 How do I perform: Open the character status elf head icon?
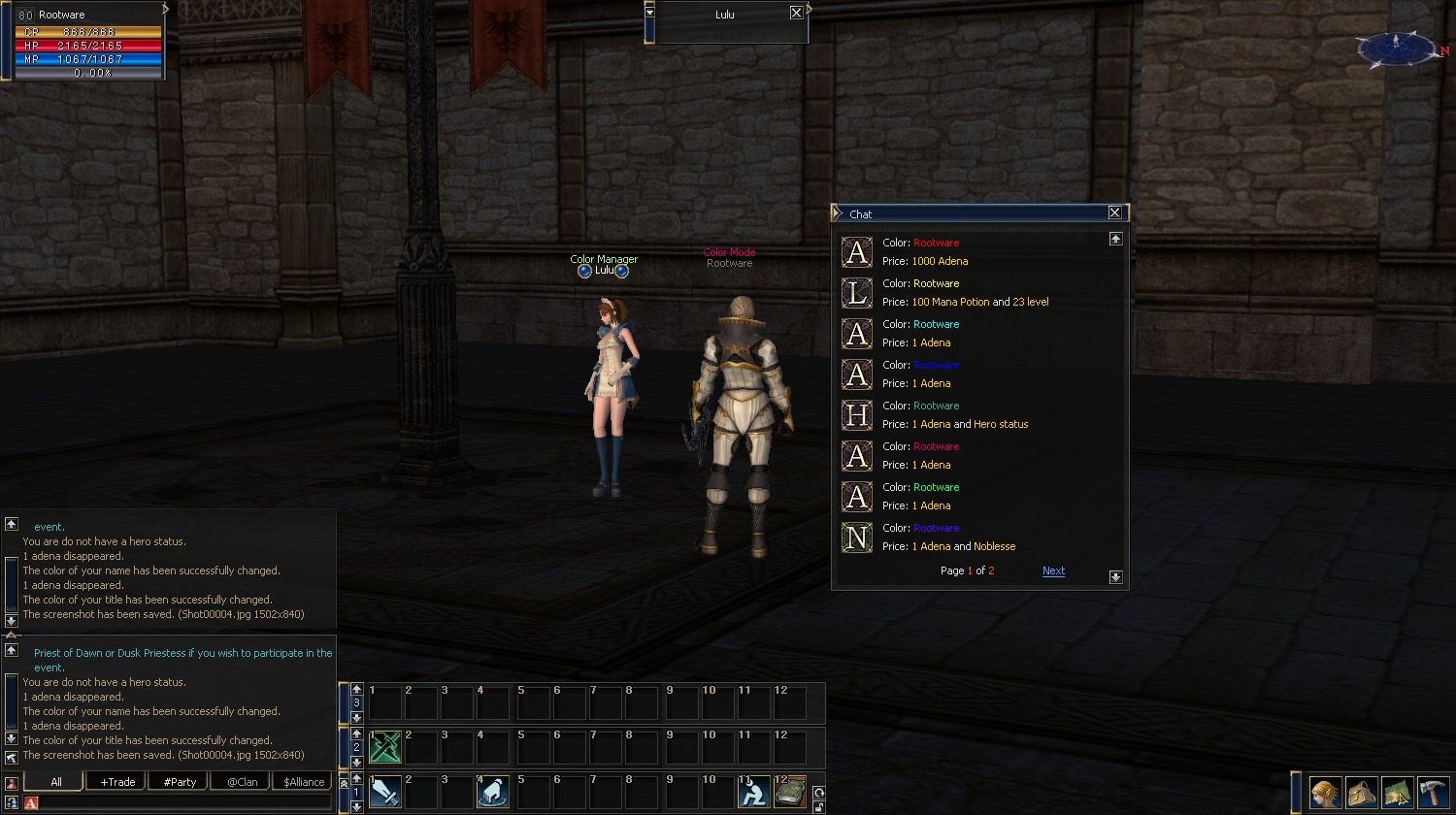click(x=1325, y=793)
